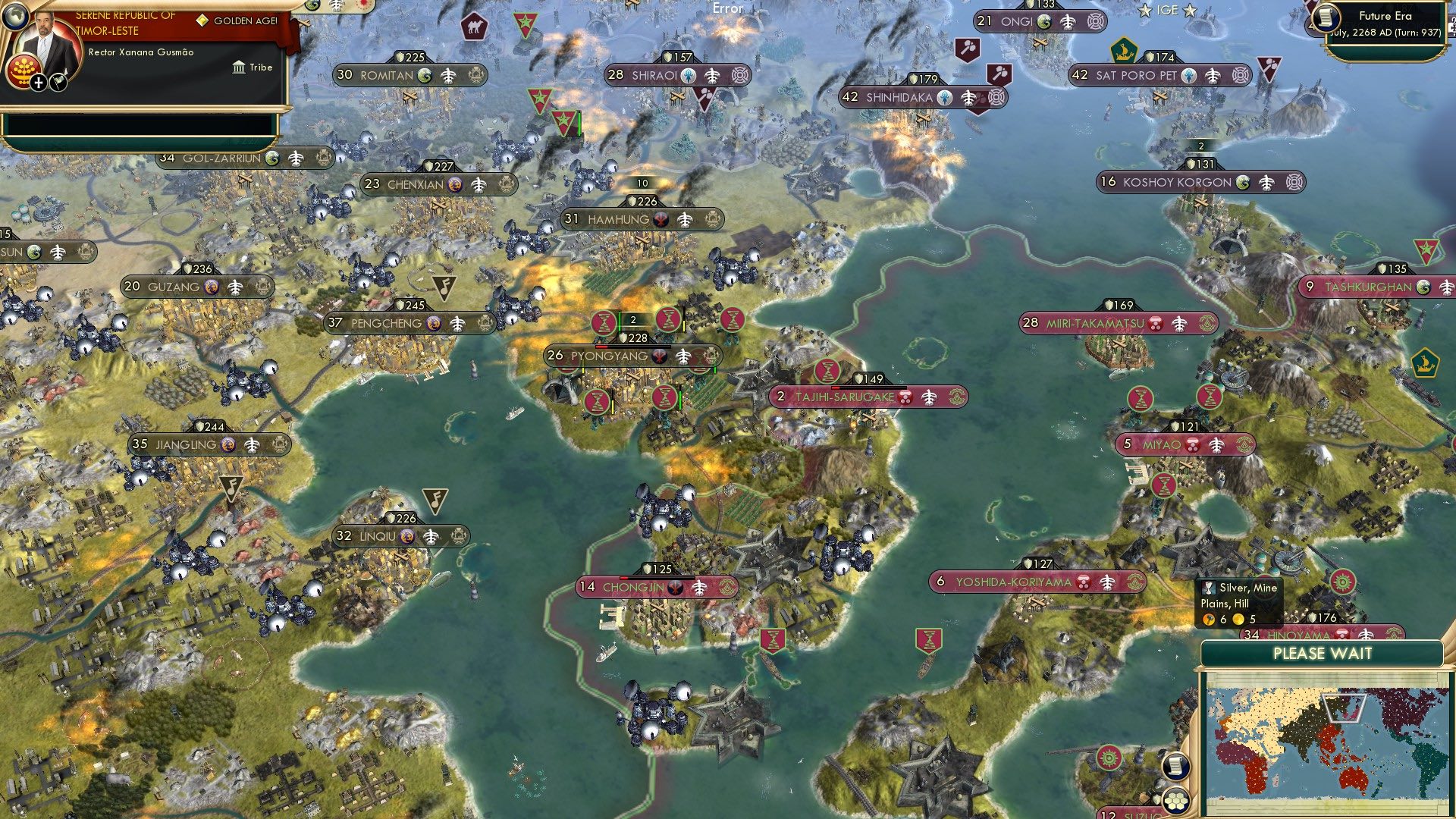Click the flag icon beside the leader portrait

pos(57,82)
